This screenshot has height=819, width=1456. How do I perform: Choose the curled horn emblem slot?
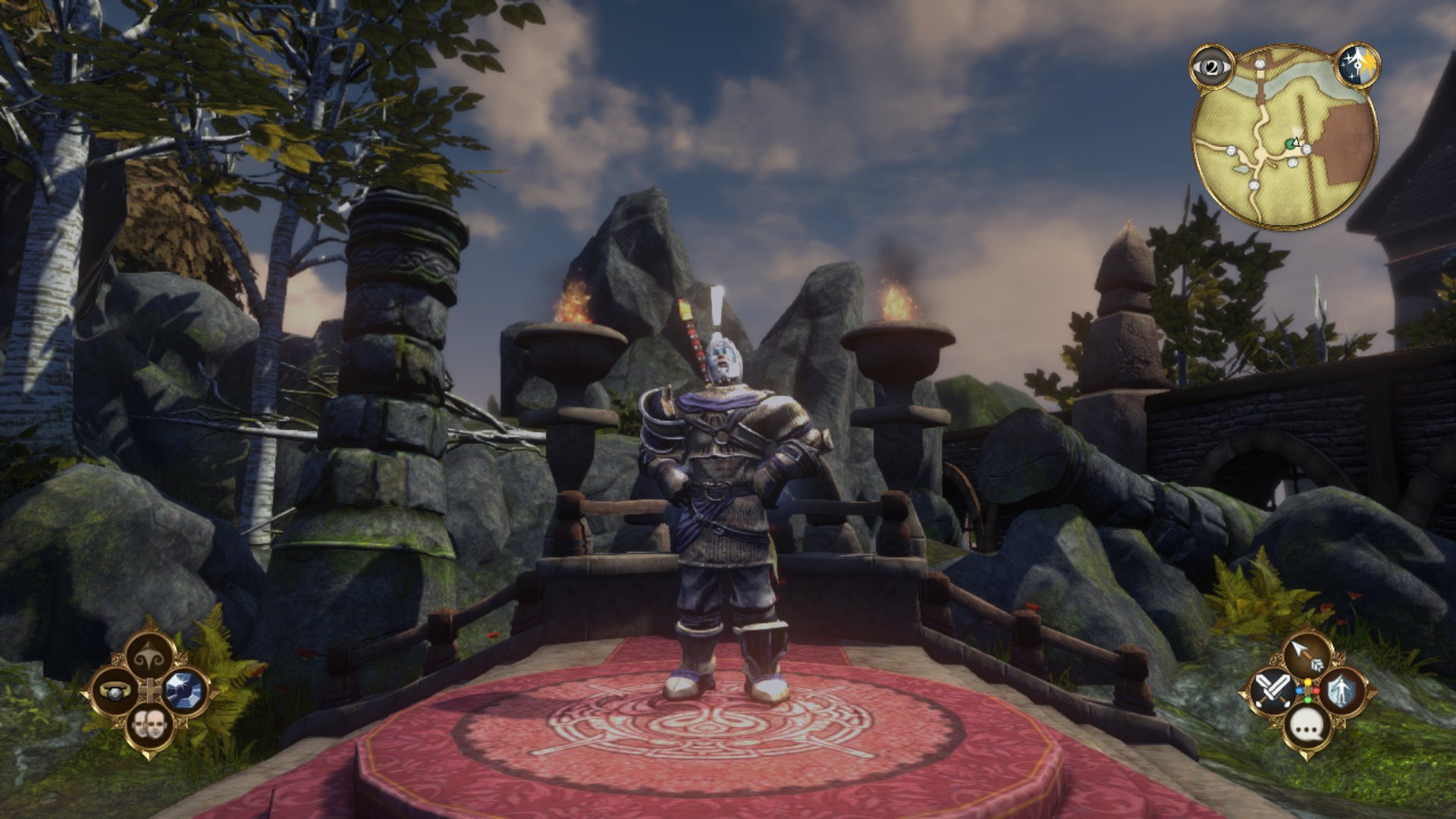[149, 657]
